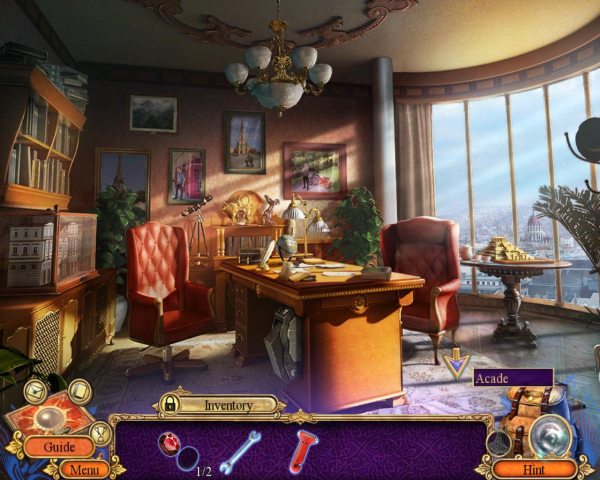Screen dimensions: 600x480
Task: Open the red guide book with pearl
Action: tap(49, 418)
